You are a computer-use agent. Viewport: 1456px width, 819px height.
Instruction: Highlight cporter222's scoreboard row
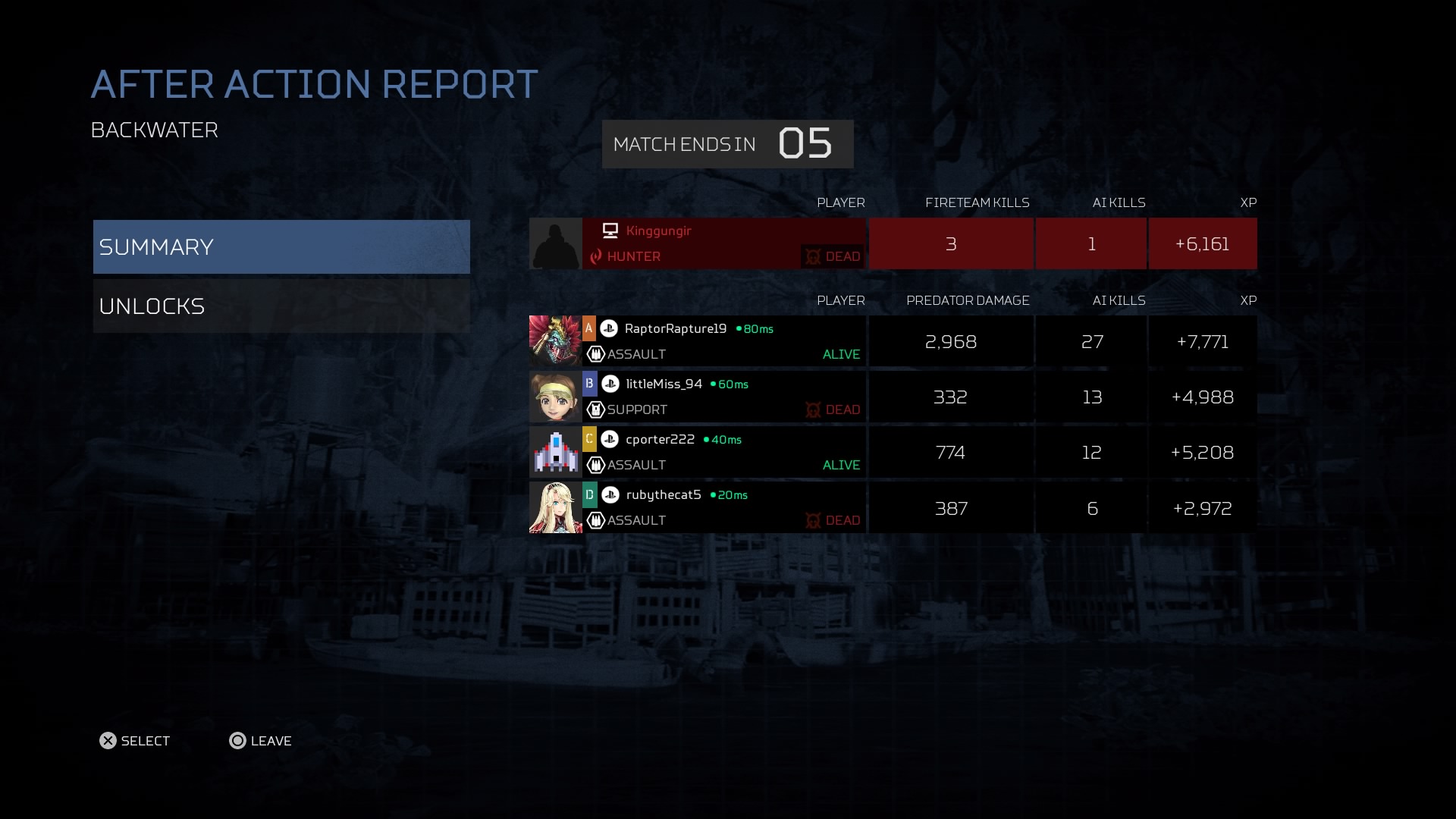click(x=723, y=452)
